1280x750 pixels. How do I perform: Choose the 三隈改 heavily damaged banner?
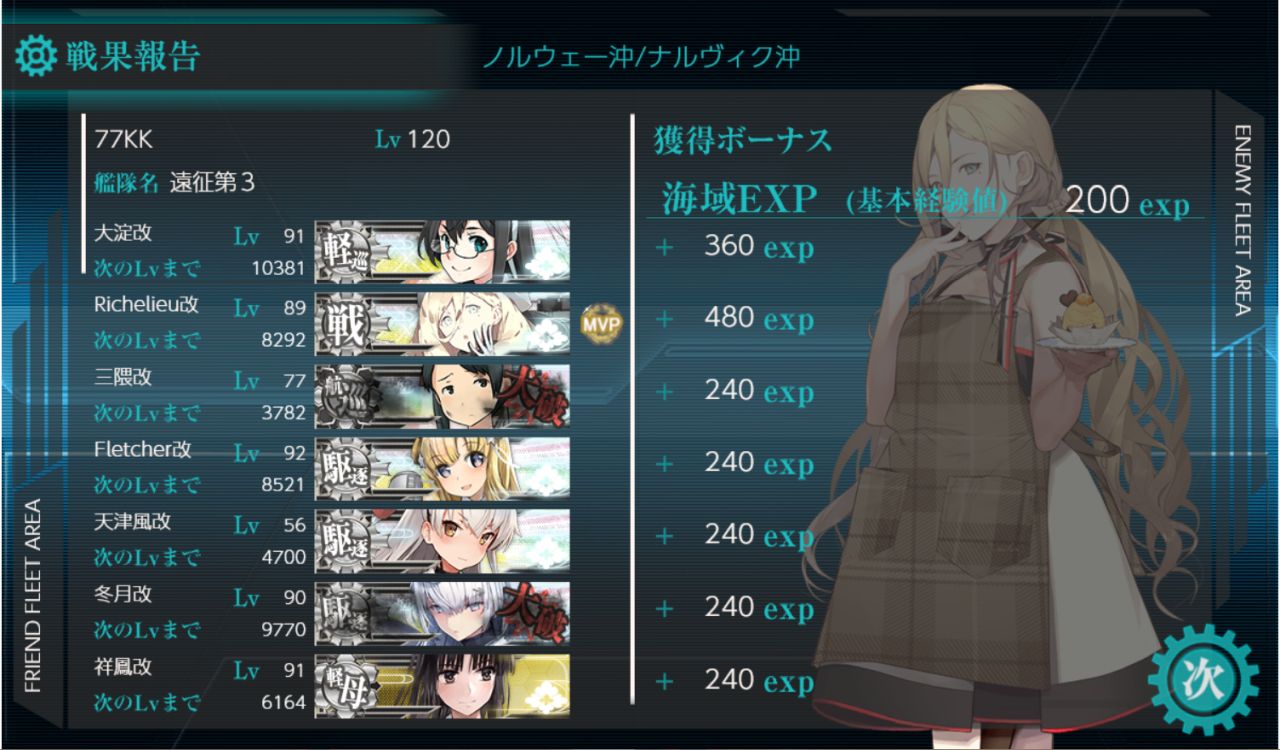tap(442, 396)
